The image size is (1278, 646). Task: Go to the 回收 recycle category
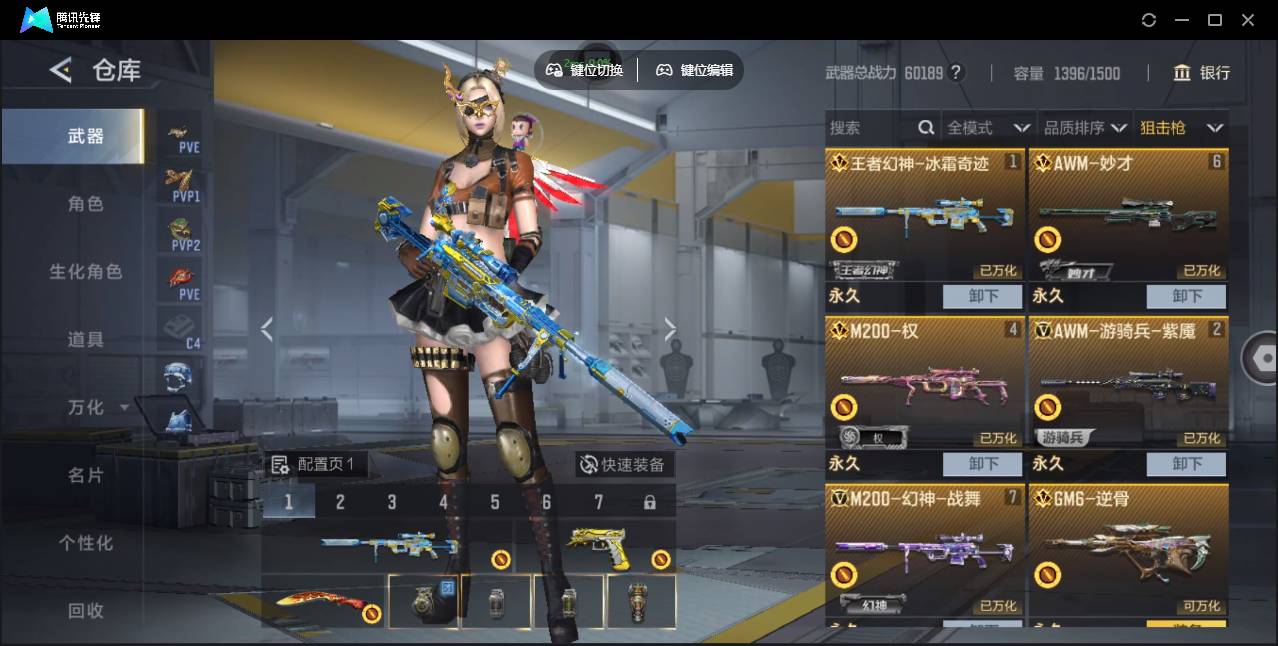coord(85,611)
